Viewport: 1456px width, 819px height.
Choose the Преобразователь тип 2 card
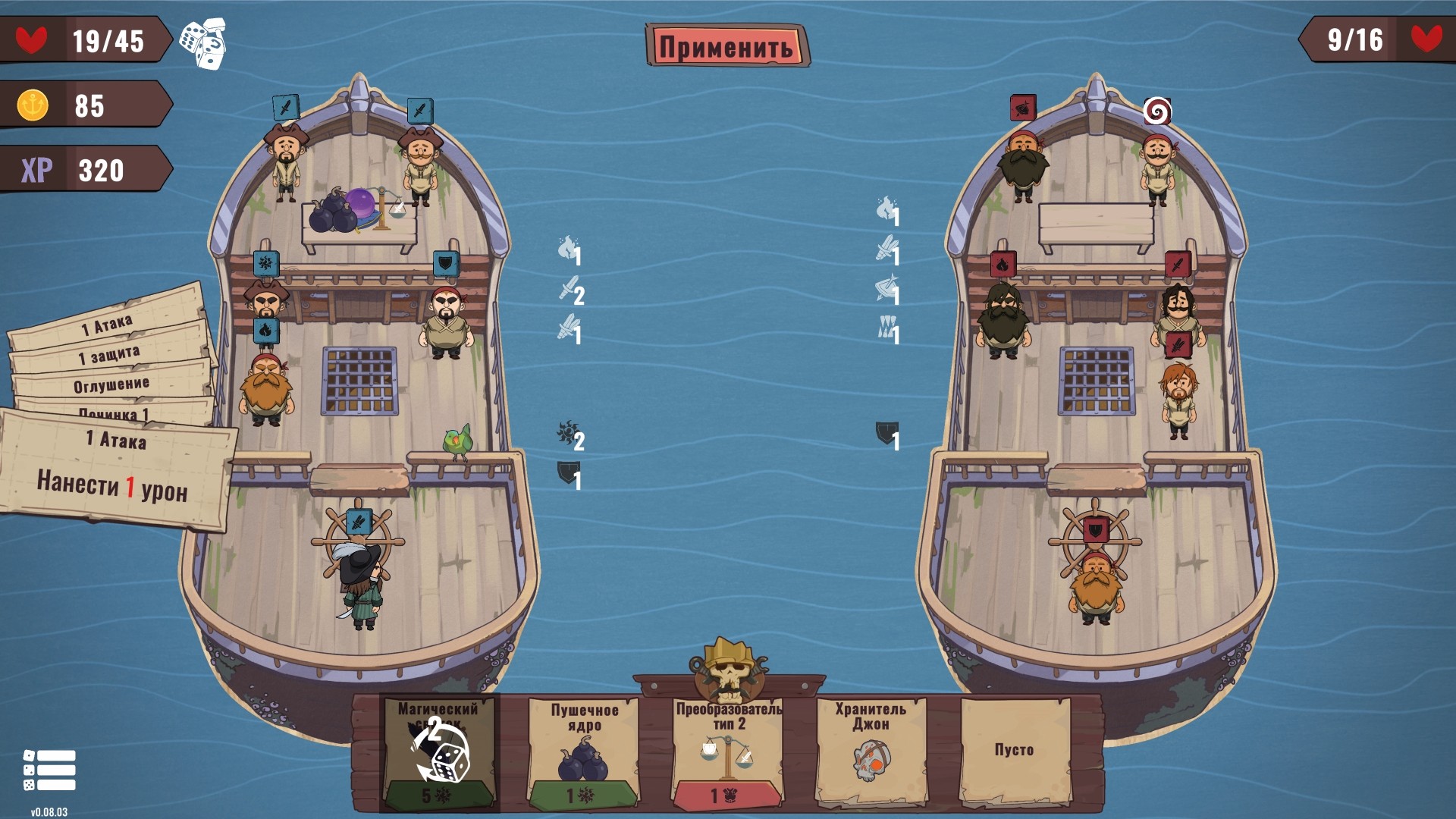click(727, 752)
